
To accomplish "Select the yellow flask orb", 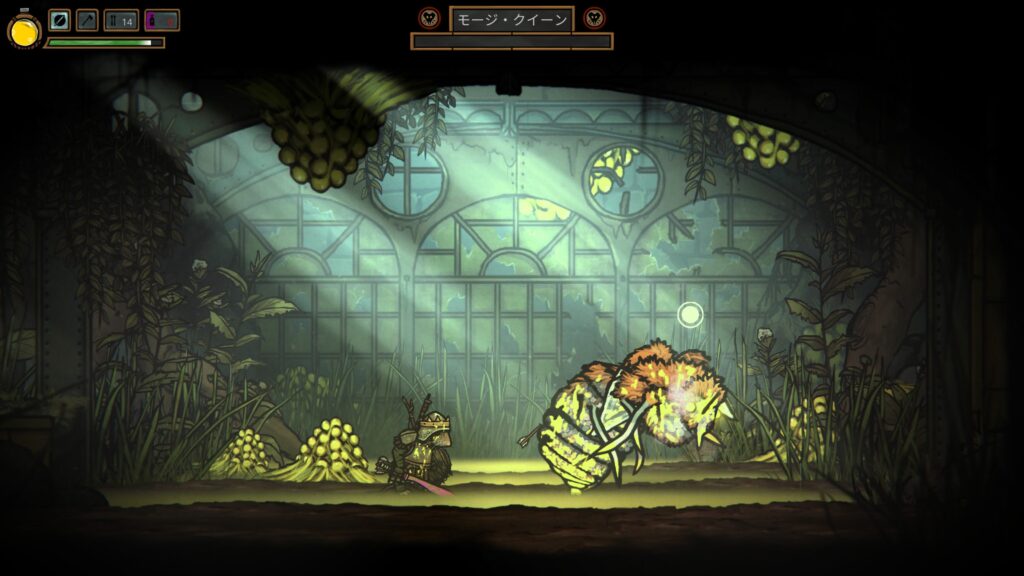I will (24, 31).
